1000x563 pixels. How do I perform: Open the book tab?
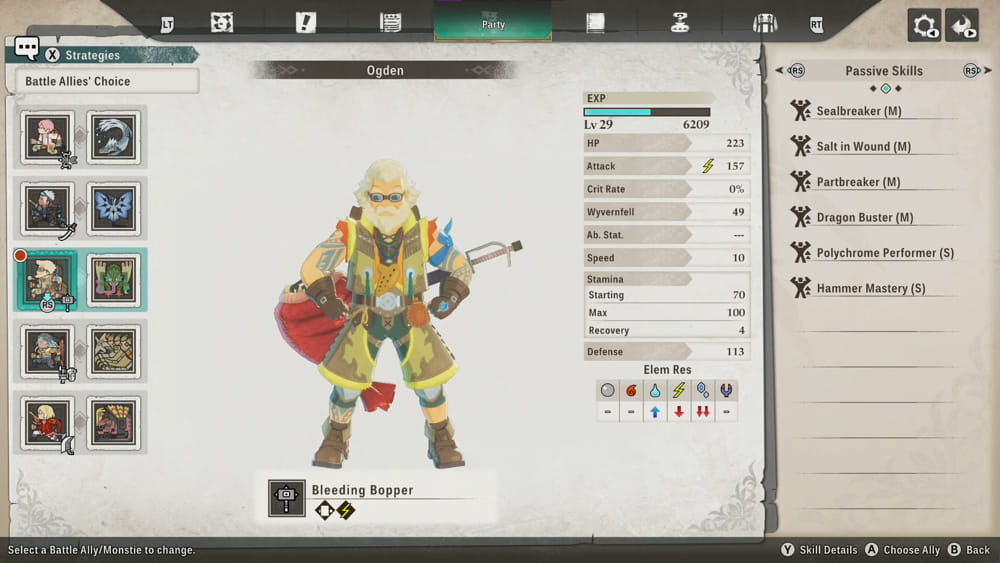tap(596, 23)
